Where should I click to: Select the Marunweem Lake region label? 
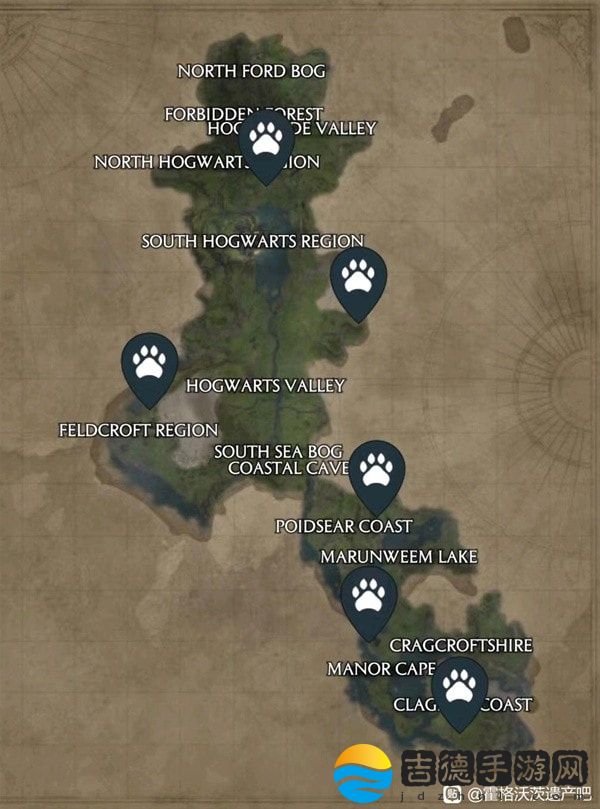tap(398, 556)
